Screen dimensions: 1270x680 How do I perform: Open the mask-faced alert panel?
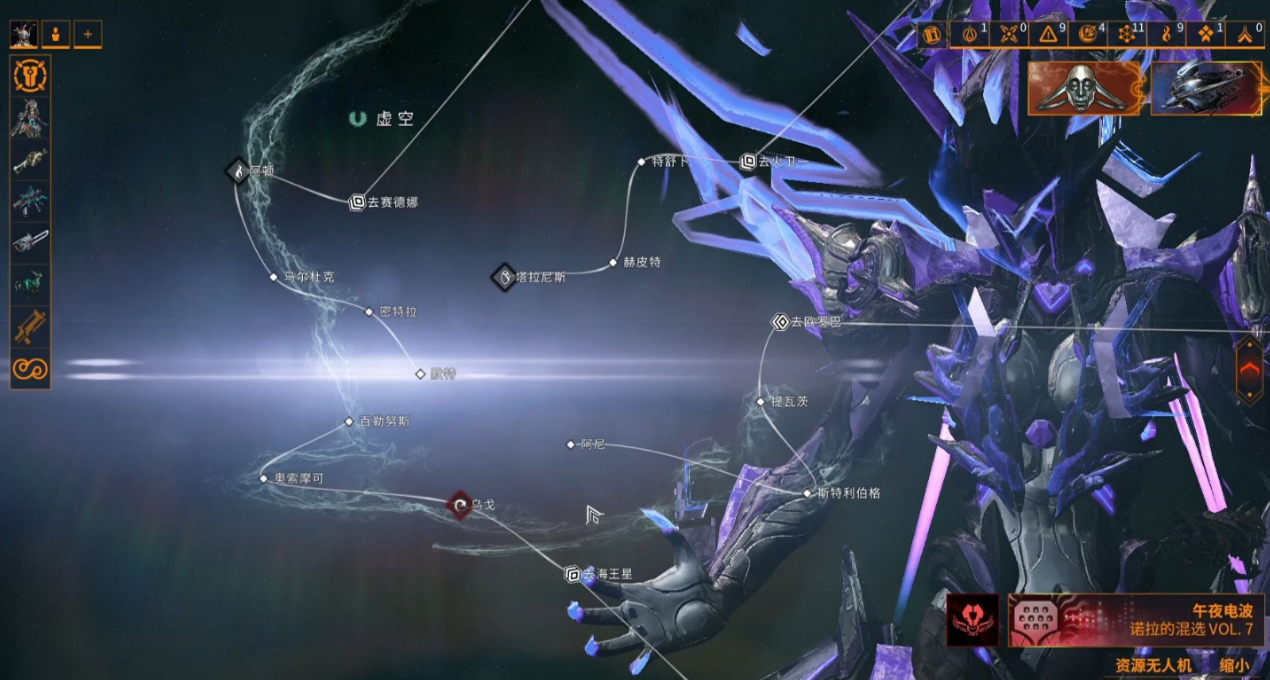[1084, 88]
